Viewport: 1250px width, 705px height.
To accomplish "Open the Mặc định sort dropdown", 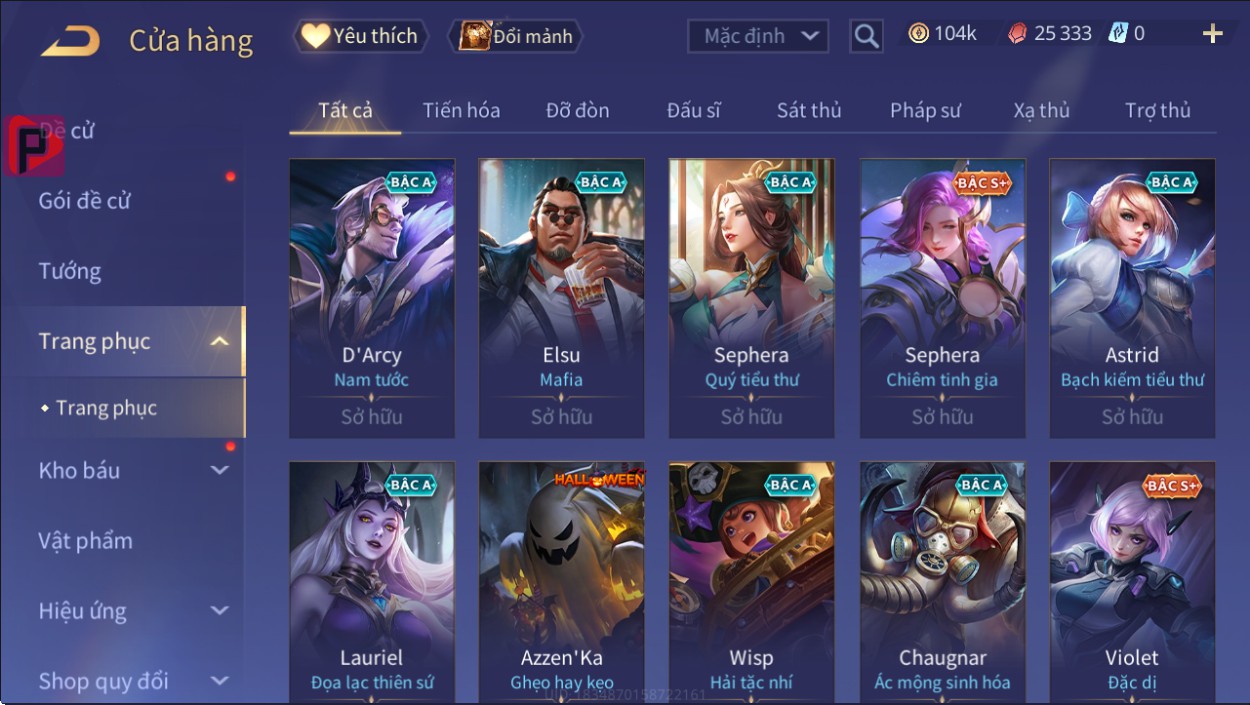I will coord(759,37).
